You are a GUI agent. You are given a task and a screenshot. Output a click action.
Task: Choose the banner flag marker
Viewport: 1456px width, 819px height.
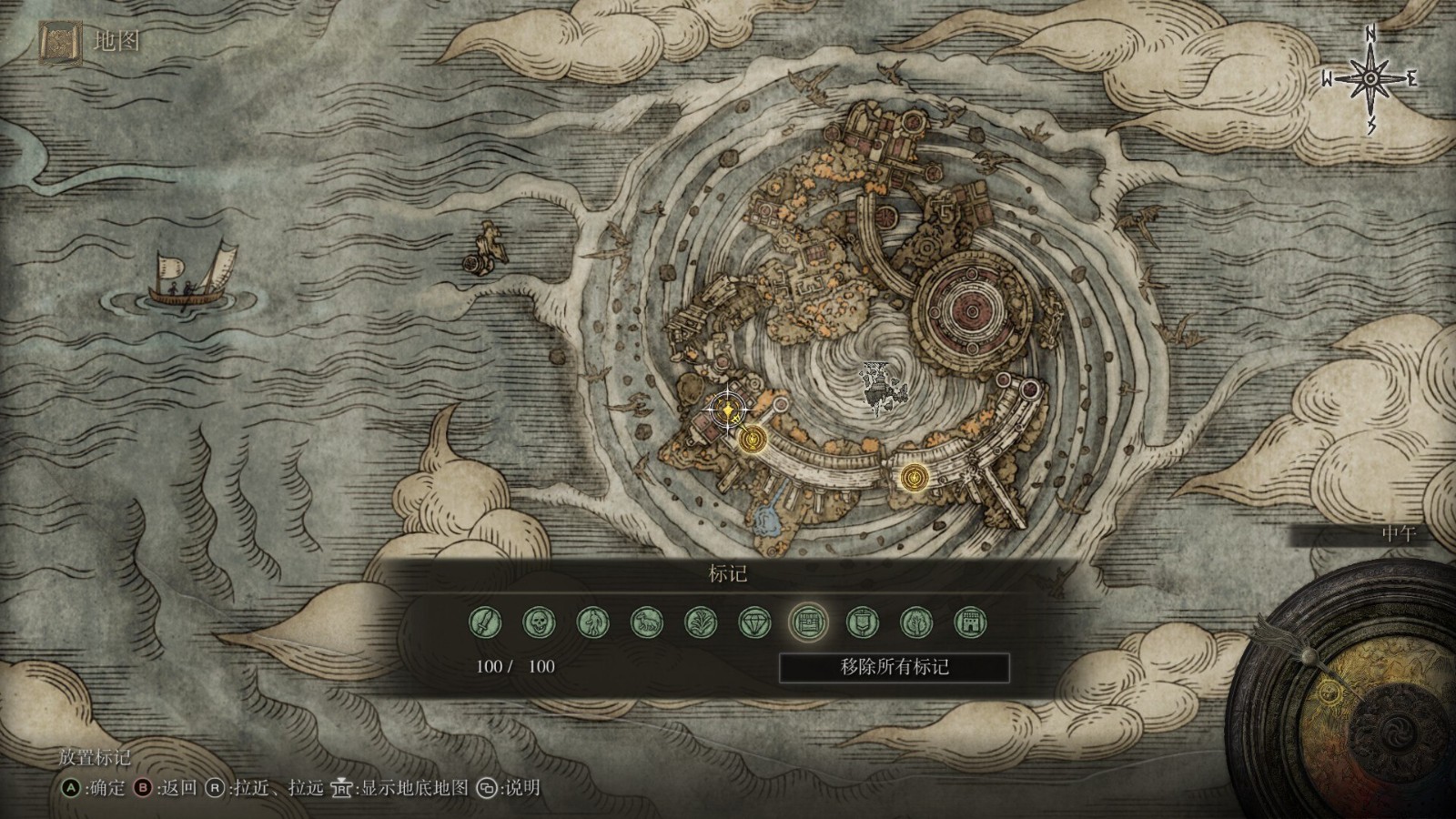click(x=863, y=623)
